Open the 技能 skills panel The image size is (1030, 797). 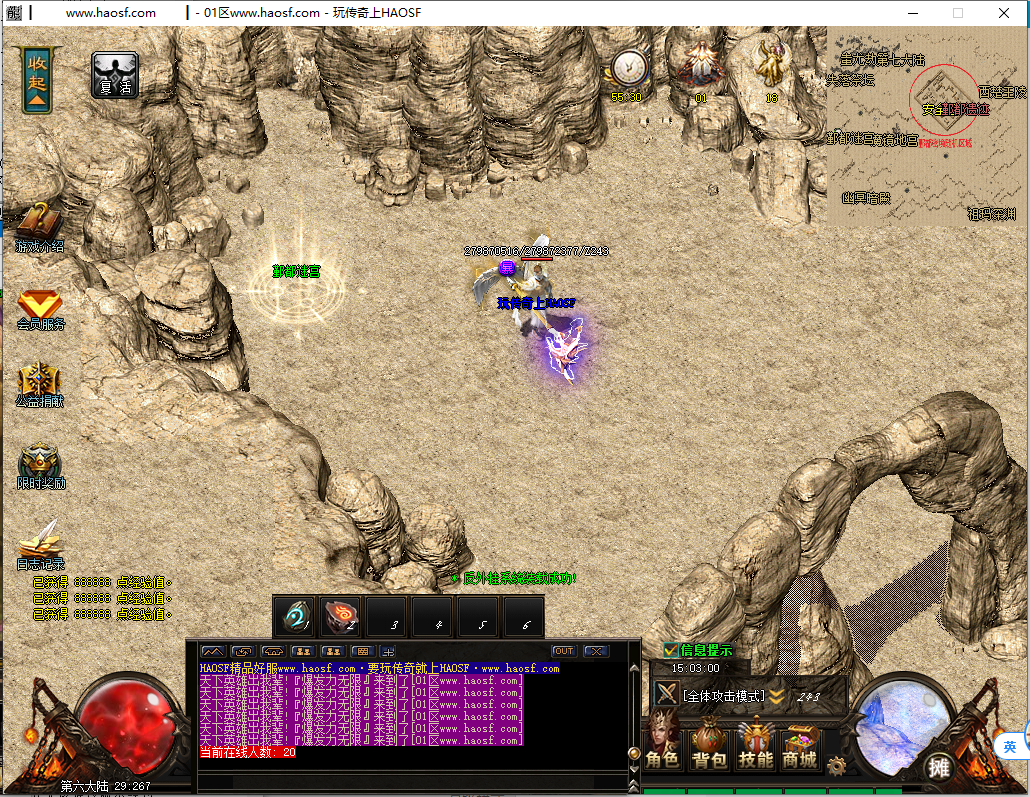coord(755,746)
